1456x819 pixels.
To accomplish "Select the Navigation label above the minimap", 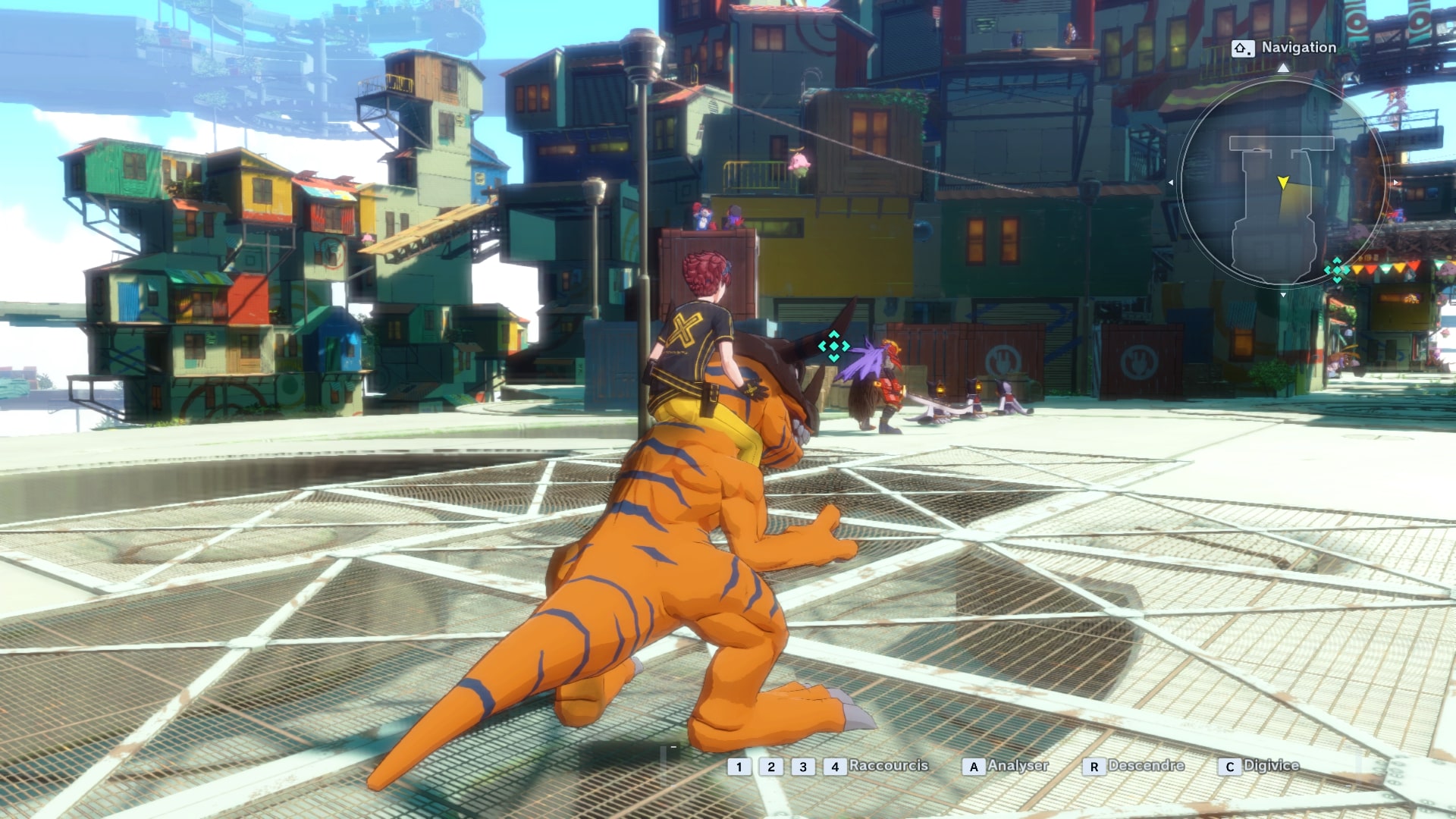I will click(x=1298, y=48).
